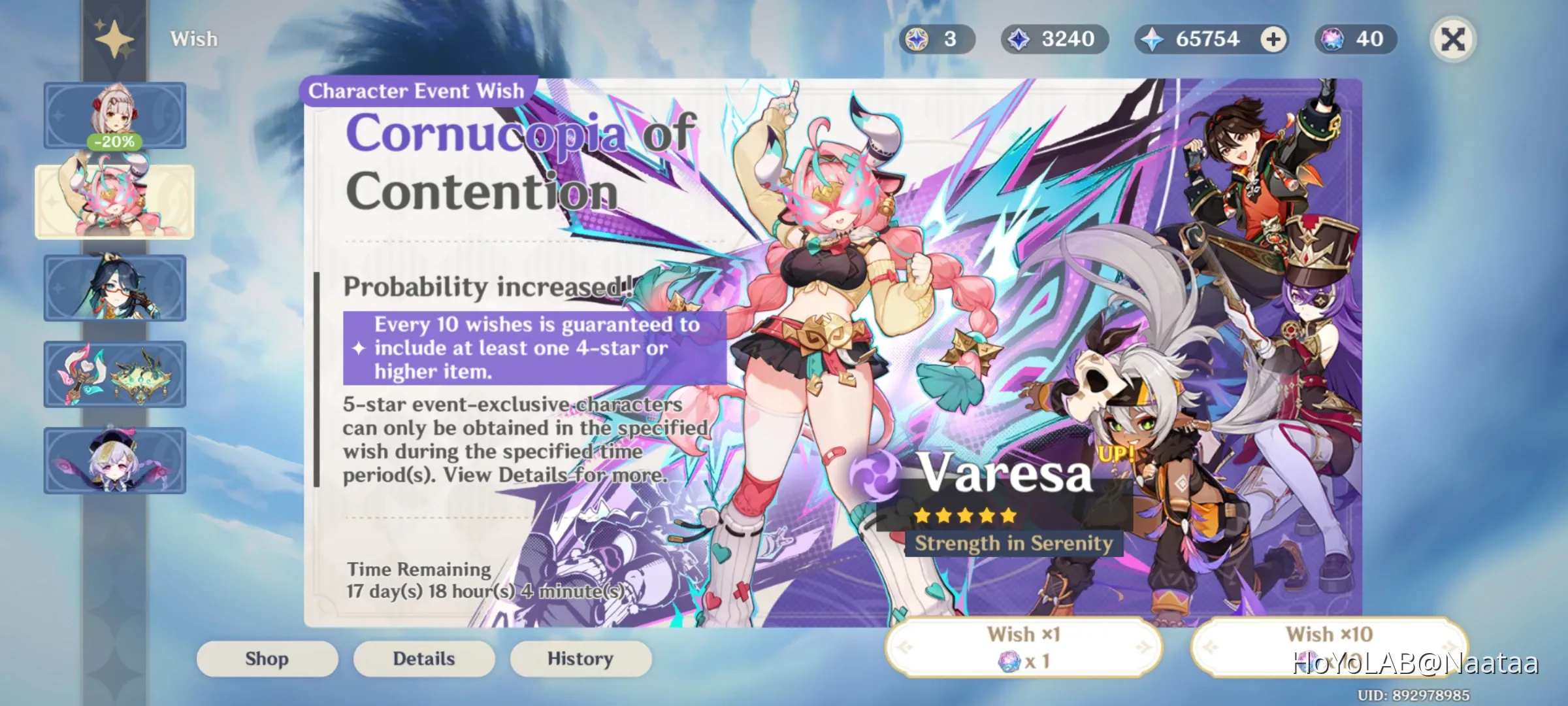
Task: Close the Wish screen
Action: click(1454, 39)
